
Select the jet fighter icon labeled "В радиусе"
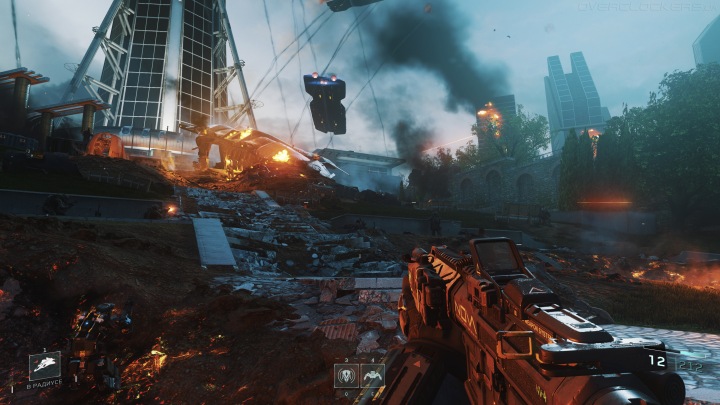coord(45,366)
